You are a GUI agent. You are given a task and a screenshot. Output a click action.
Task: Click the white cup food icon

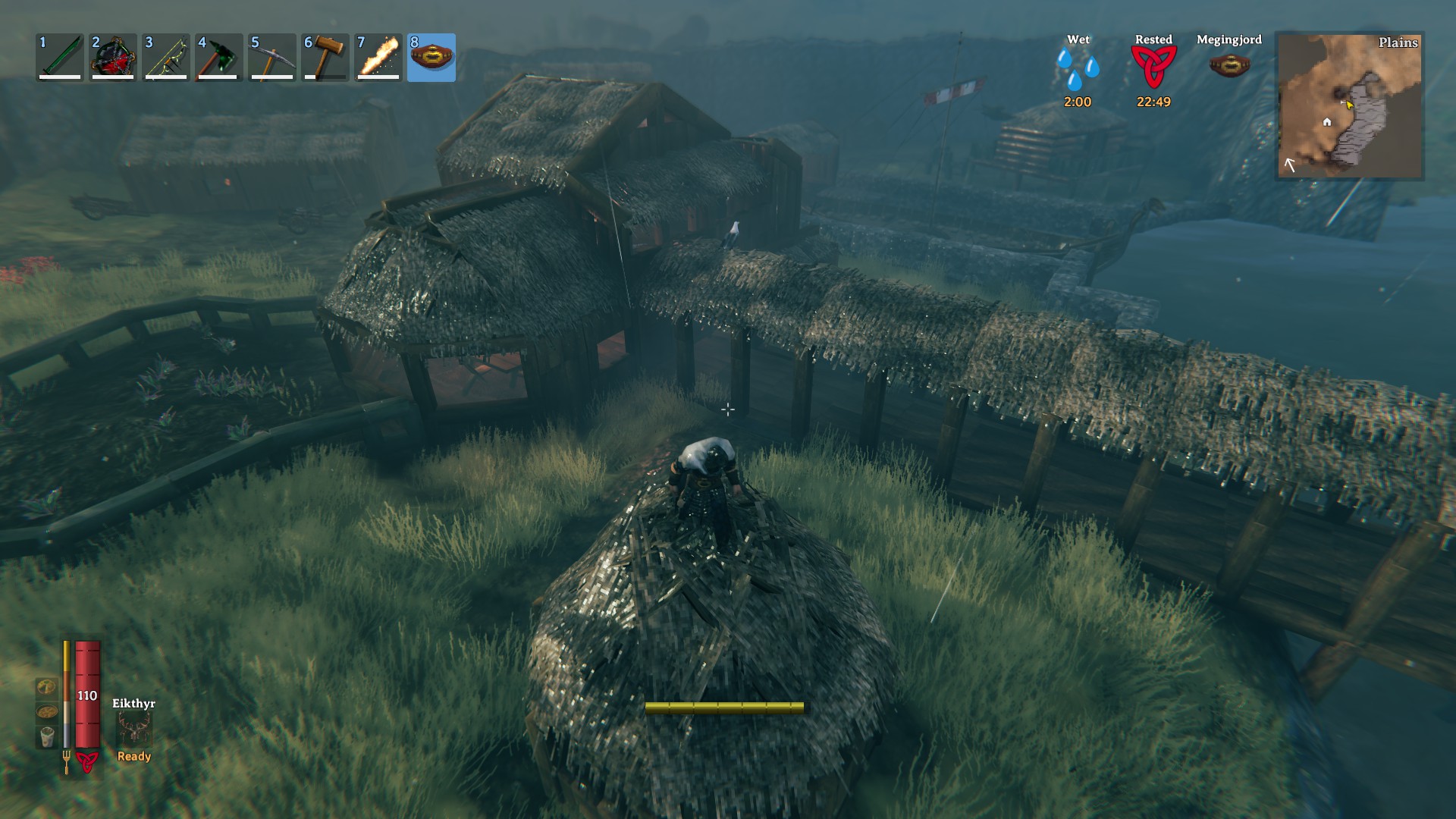(47, 736)
